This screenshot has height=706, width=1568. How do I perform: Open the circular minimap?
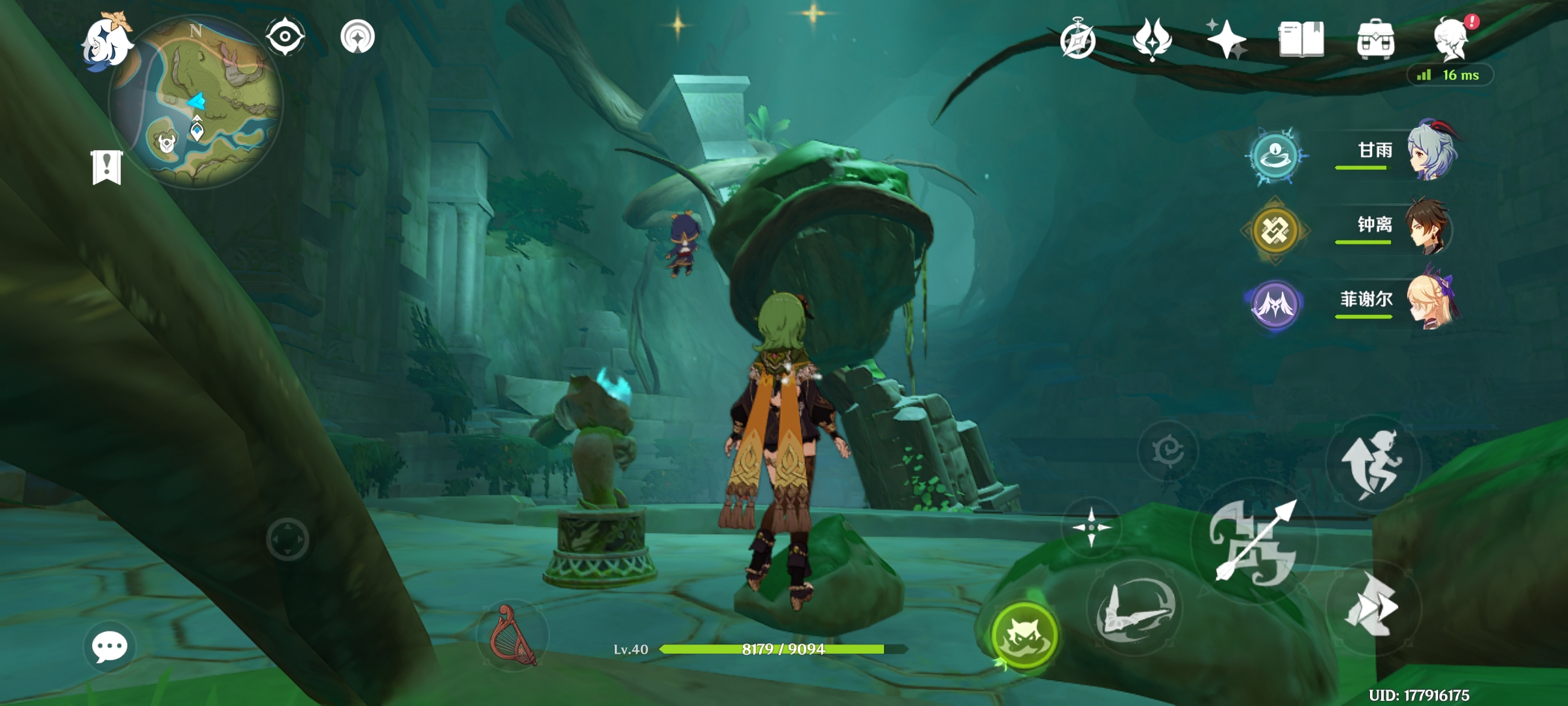(x=196, y=103)
